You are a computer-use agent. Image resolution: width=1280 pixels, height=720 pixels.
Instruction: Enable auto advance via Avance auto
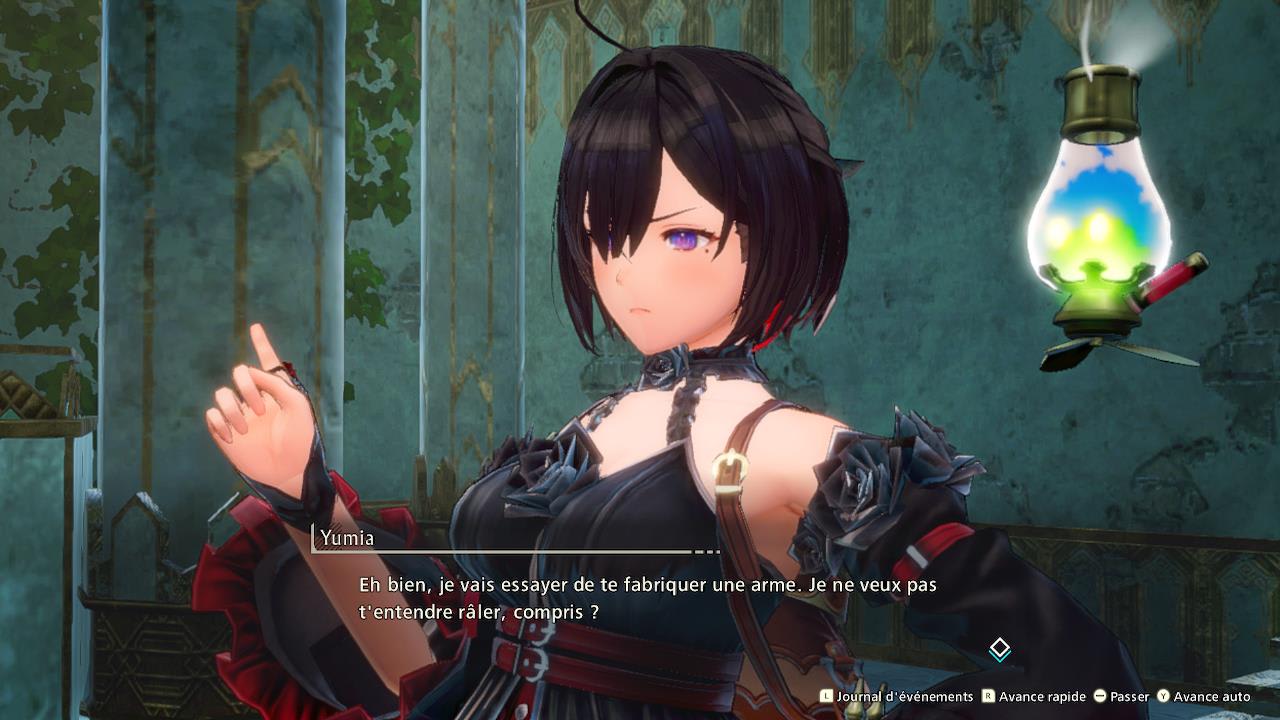pyautogui.click(x=1213, y=696)
